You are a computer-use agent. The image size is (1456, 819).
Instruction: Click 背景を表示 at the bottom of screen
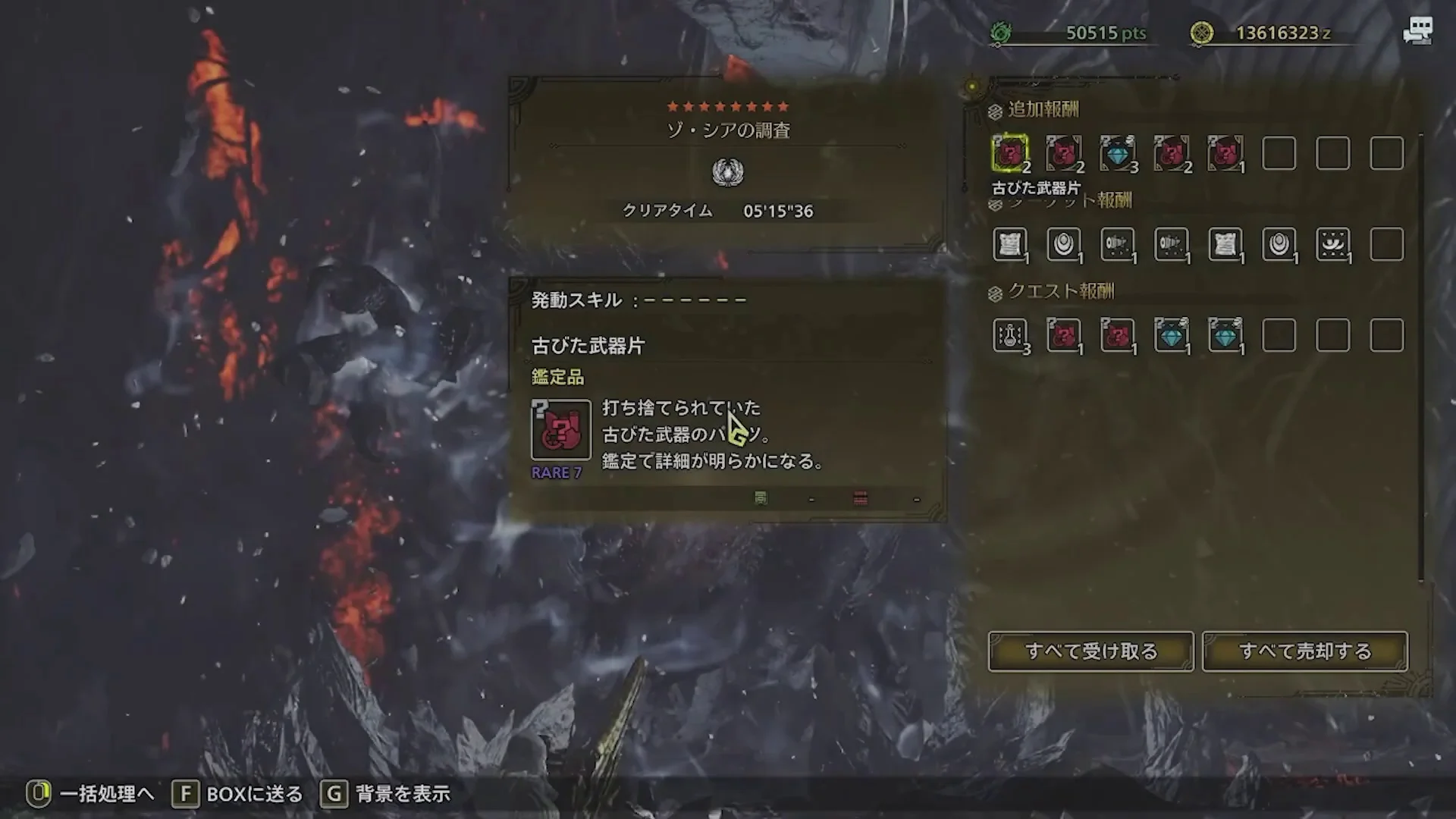click(403, 795)
